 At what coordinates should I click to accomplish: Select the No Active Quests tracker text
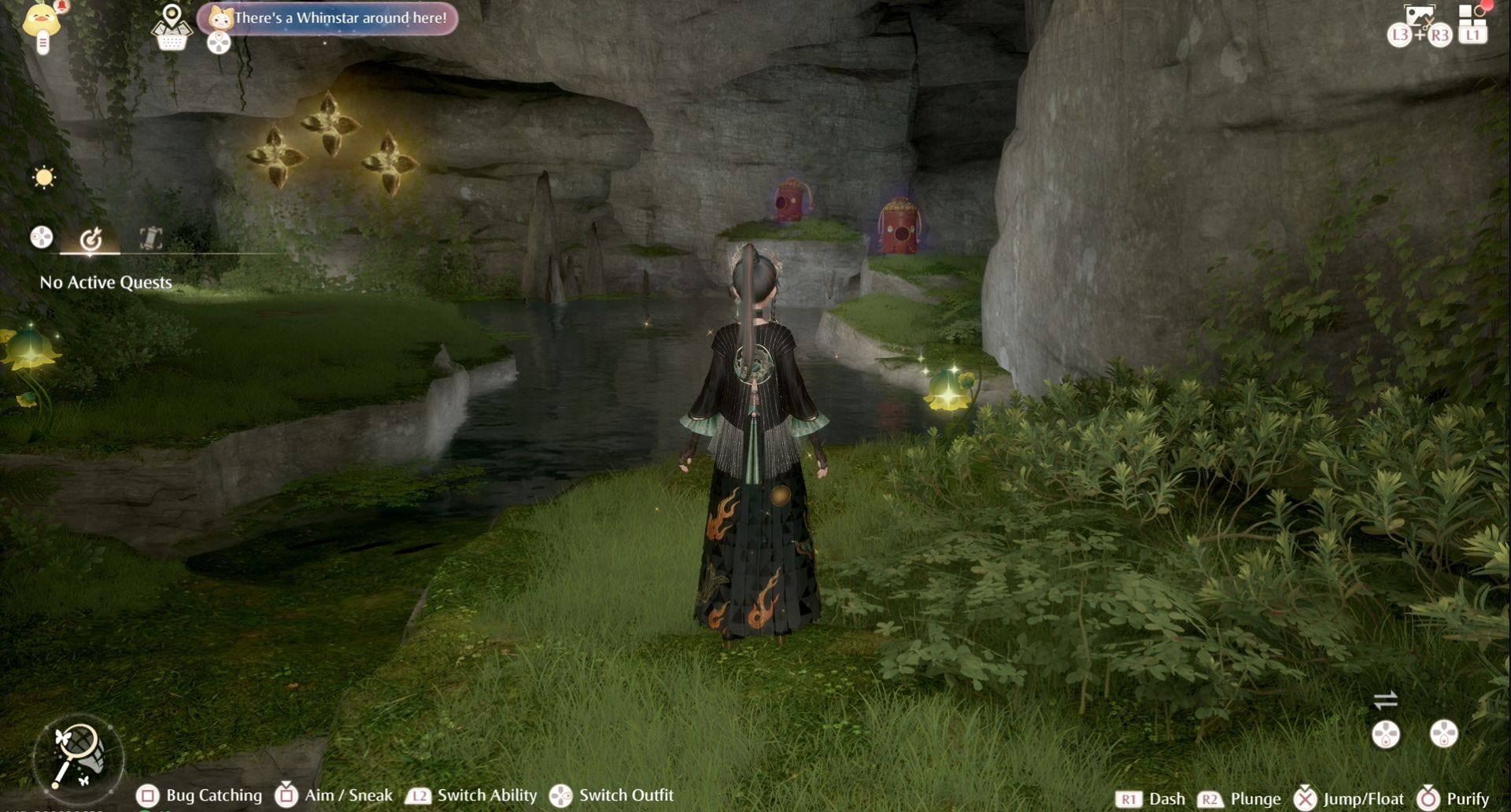click(x=105, y=282)
